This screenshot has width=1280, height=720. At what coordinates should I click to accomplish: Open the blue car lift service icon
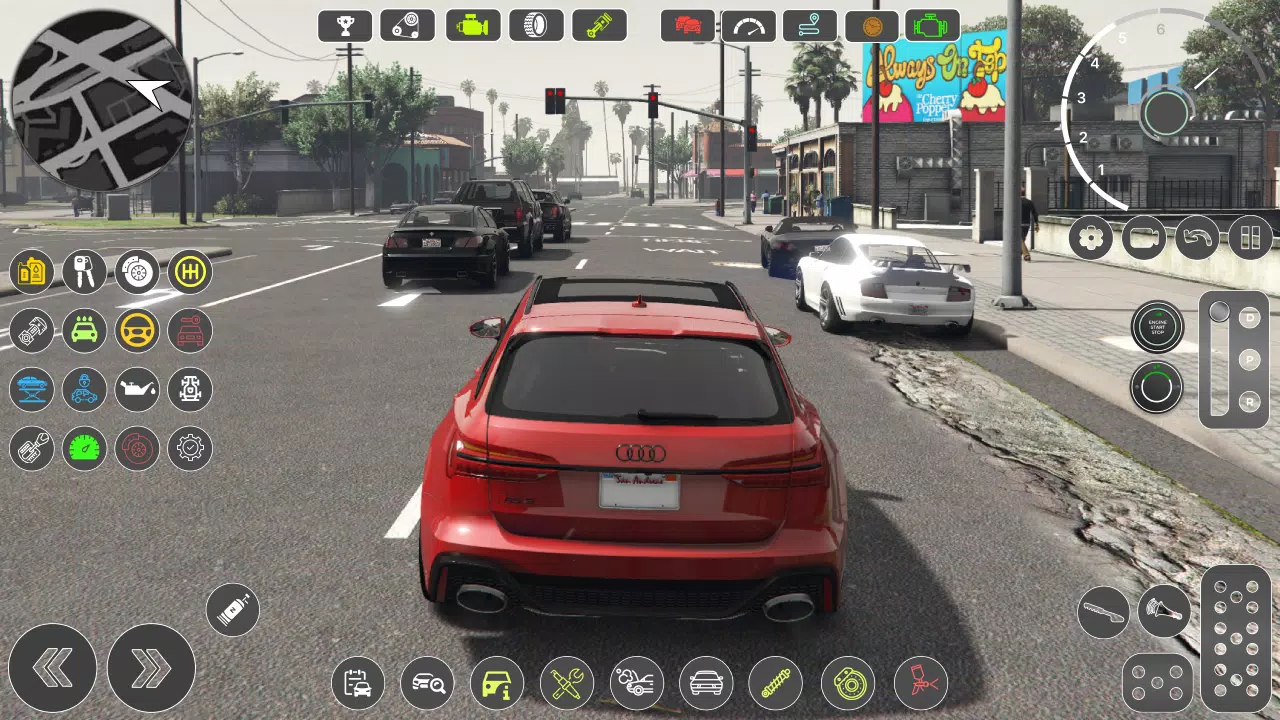click(x=31, y=390)
